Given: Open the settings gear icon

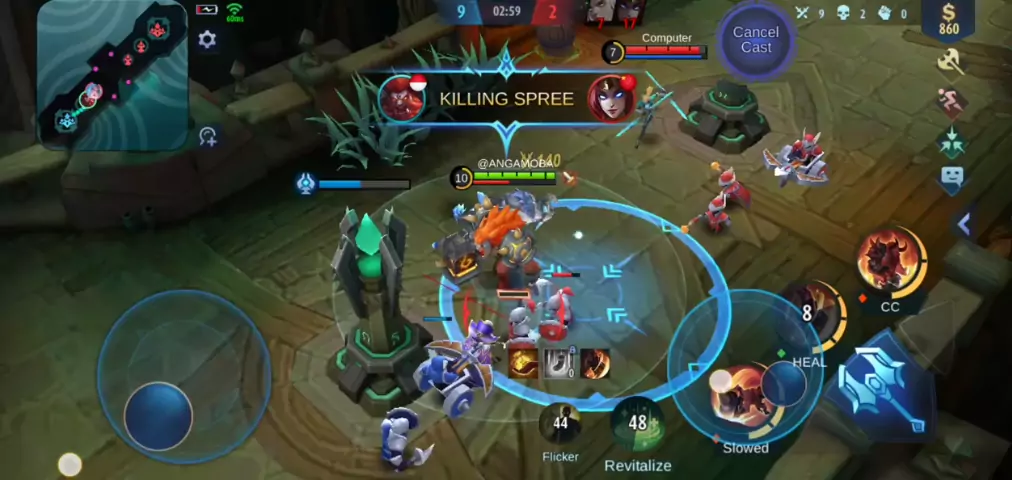Looking at the screenshot, I should point(207,40).
